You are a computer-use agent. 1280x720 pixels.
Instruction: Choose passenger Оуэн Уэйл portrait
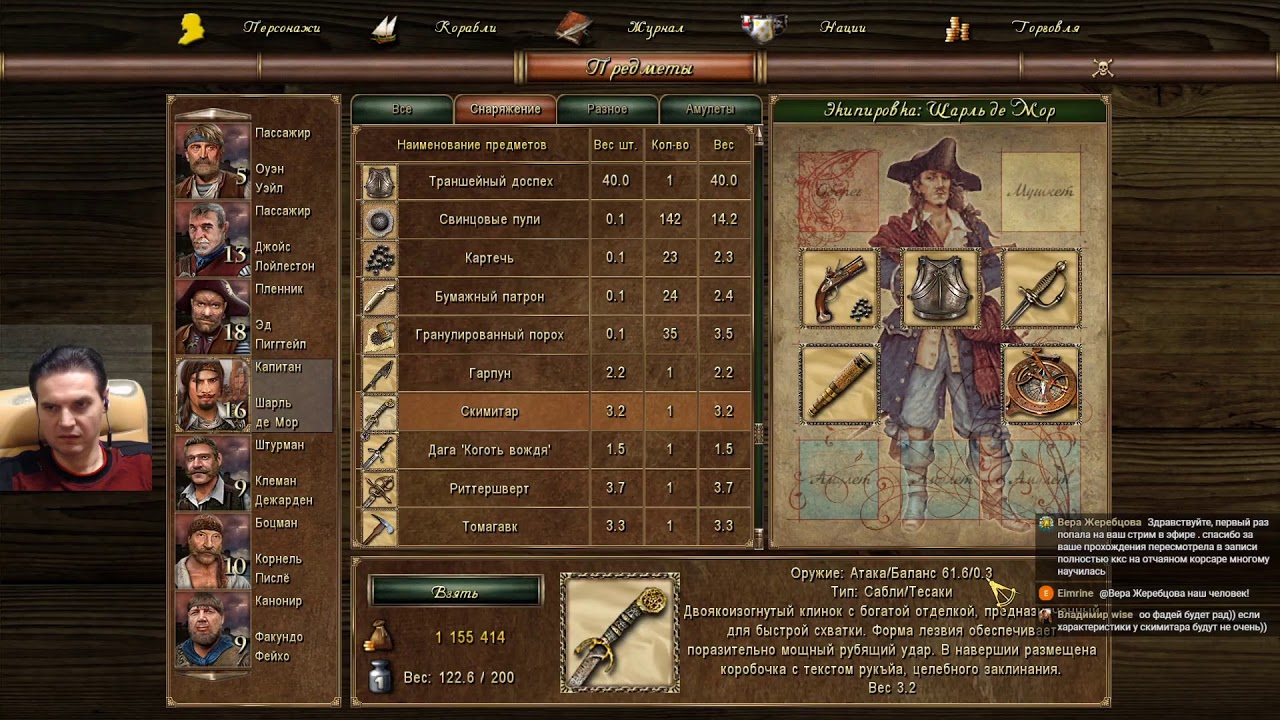pyautogui.click(x=212, y=160)
